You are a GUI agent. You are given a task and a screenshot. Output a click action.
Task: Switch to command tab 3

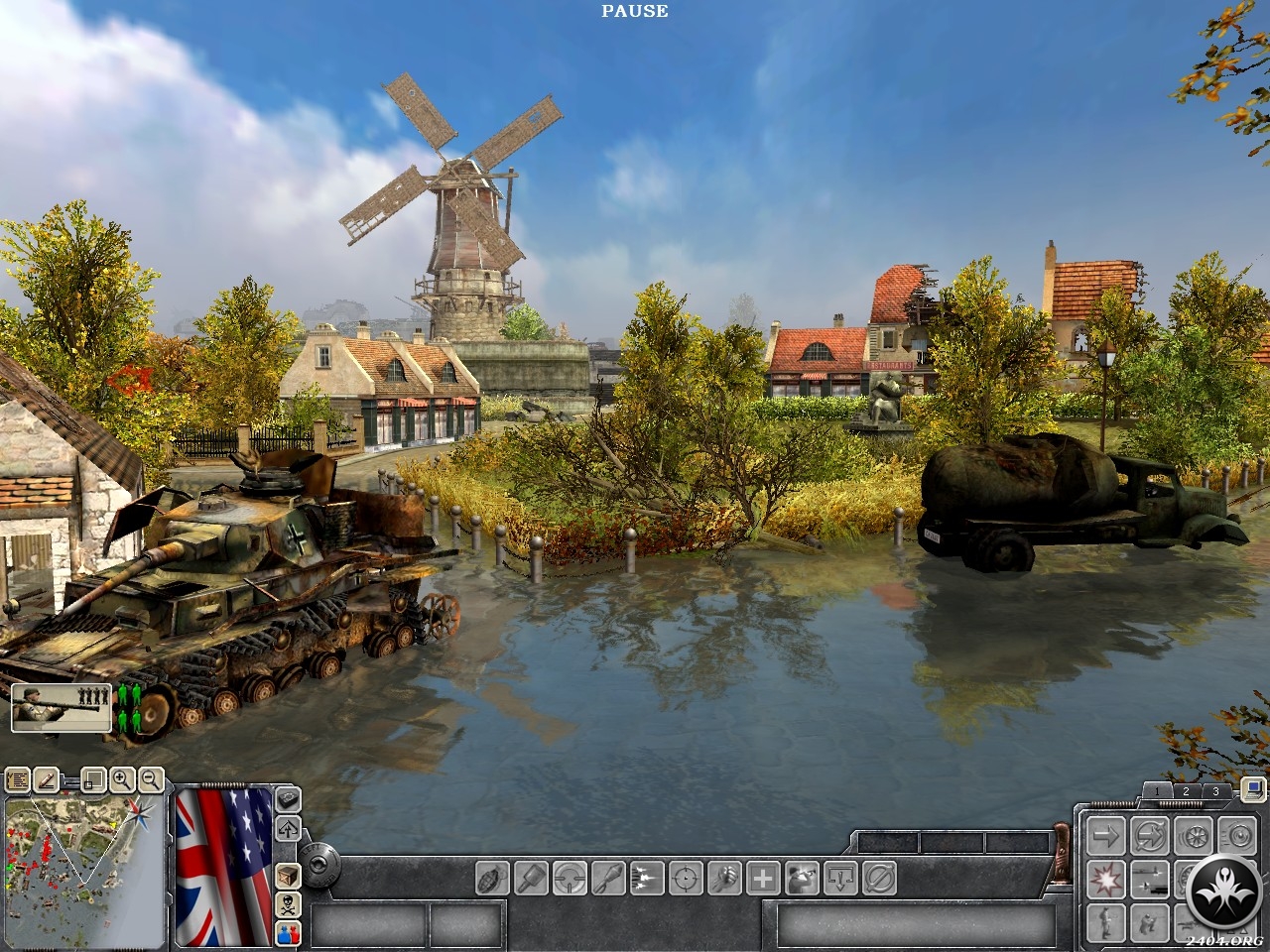coord(1215,791)
